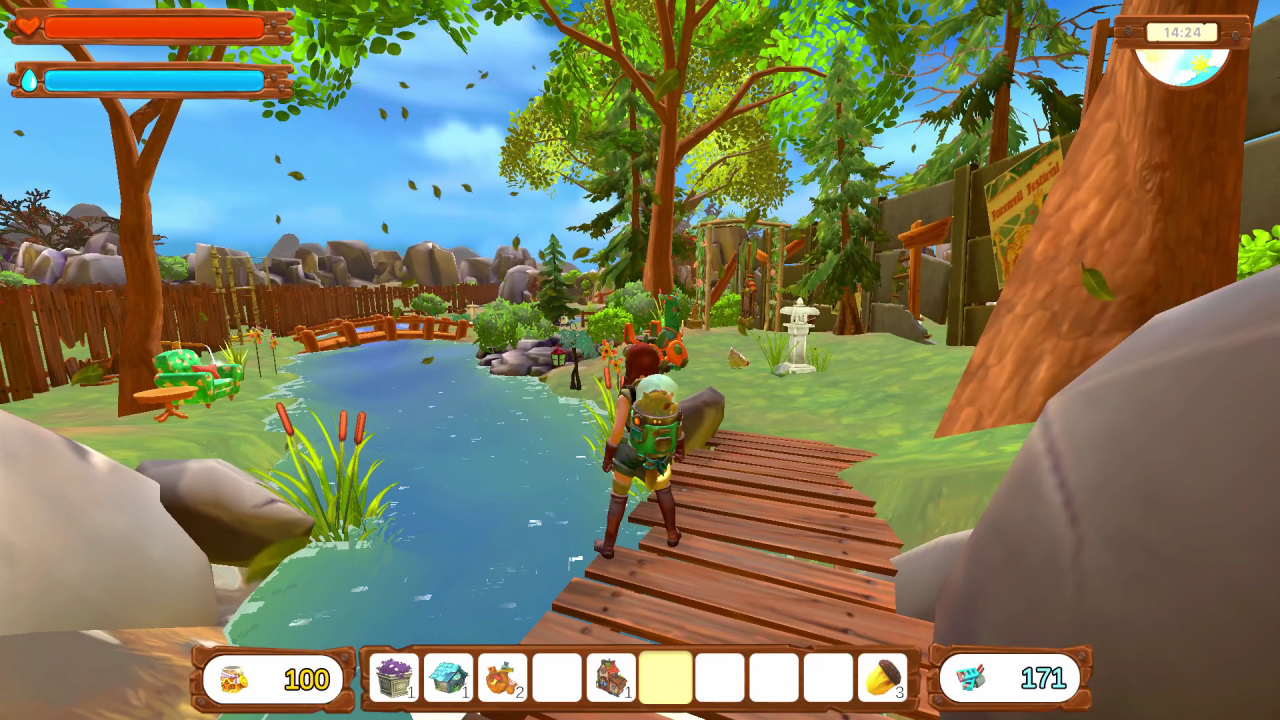Click the sun on the weather indicator dial
The image size is (1280, 720).
(x=1200, y=63)
